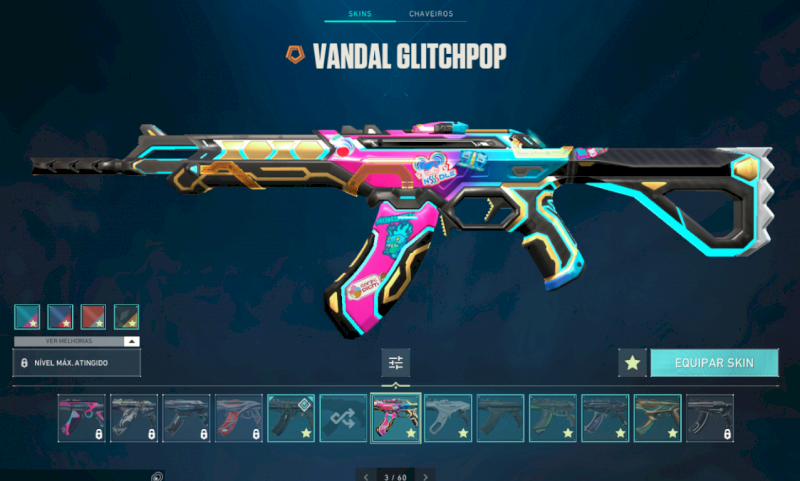Pick the tan camouflage skin thumbnail
The image size is (800, 481).
click(x=658, y=418)
